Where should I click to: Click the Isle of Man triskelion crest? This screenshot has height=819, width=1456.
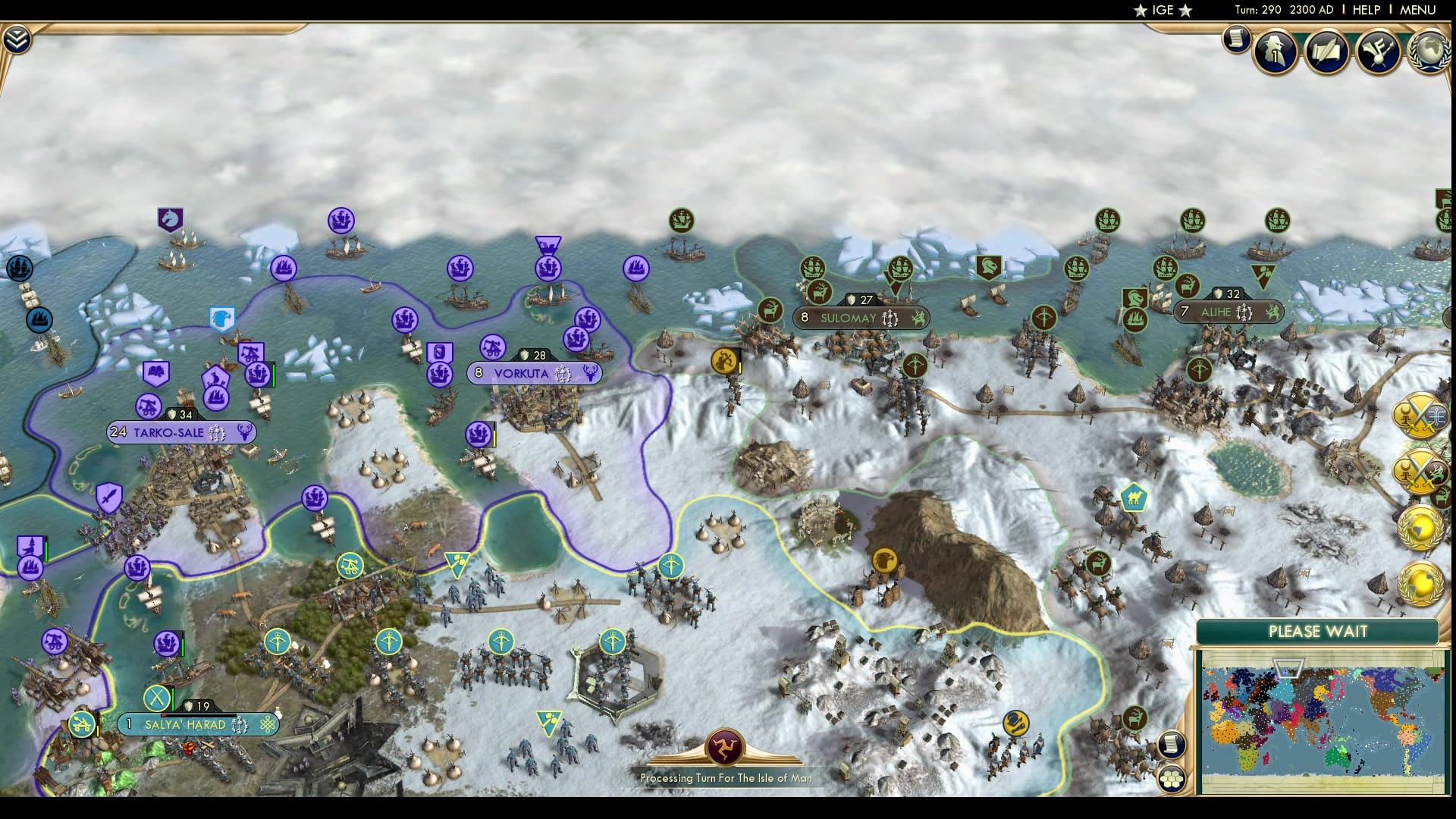(x=727, y=747)
